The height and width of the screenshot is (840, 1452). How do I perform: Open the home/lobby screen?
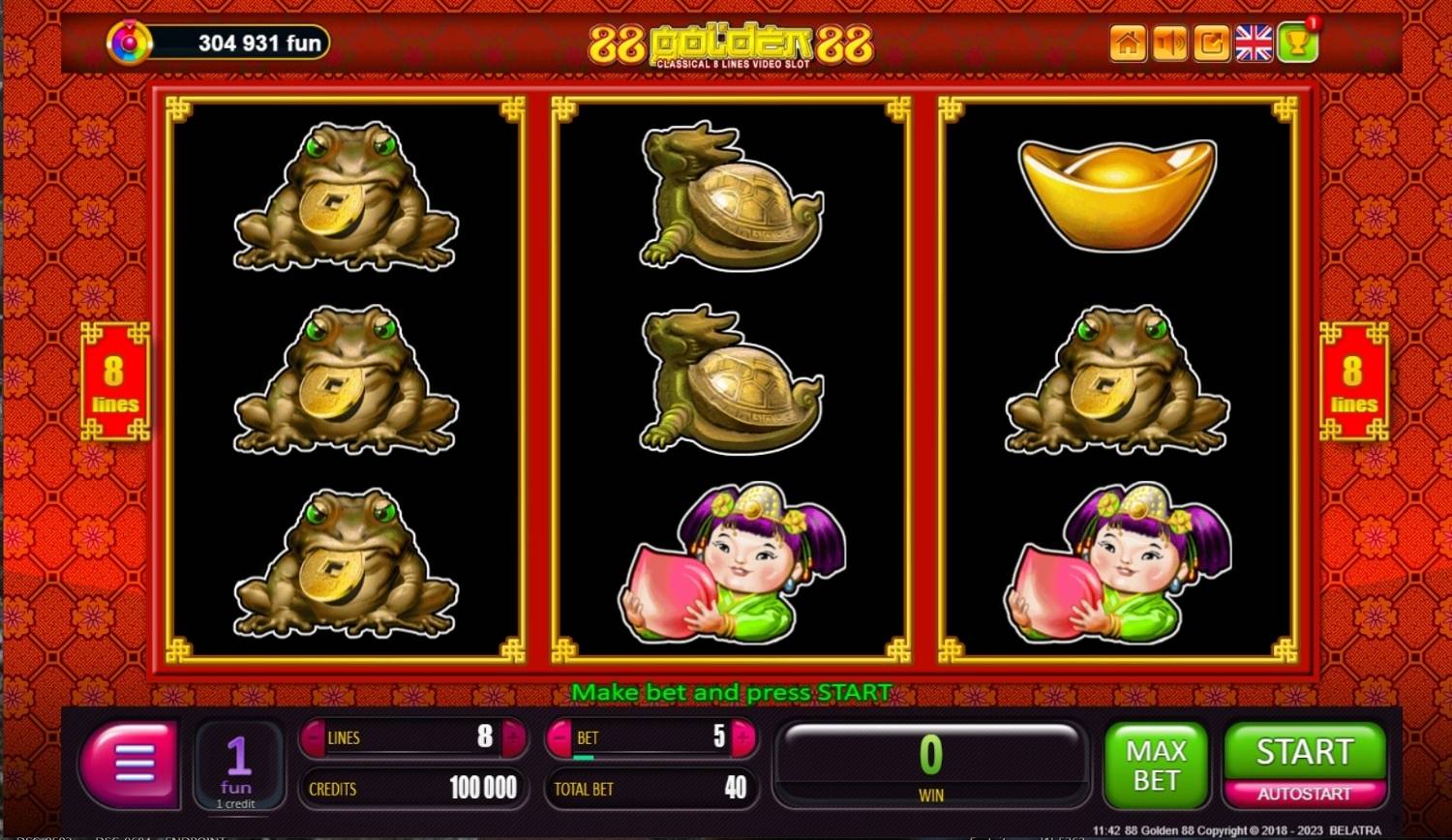(x=1127, y=44)
